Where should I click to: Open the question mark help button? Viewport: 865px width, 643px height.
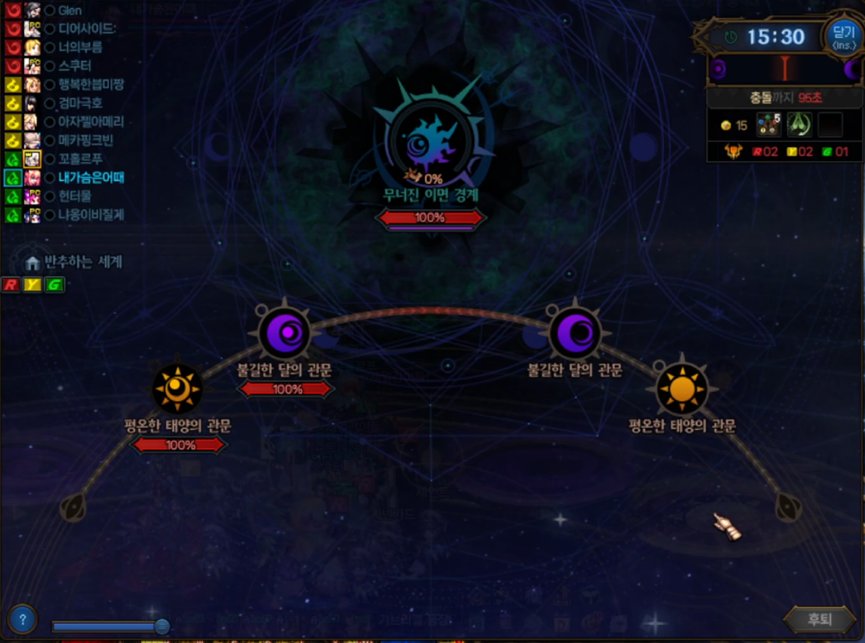pyautogui.click(x=21, y=618)
